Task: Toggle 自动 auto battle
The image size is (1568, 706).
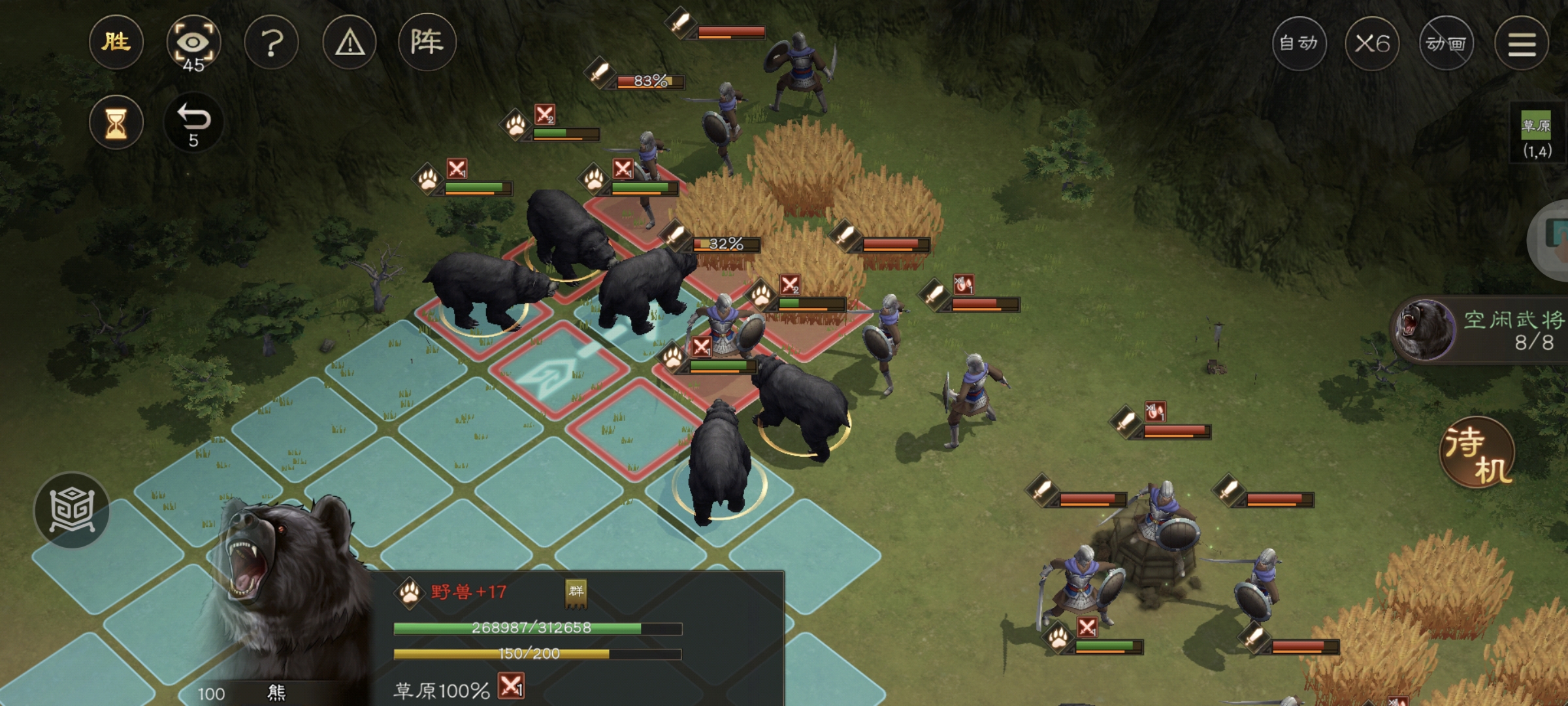Action: coord(1298,44)
